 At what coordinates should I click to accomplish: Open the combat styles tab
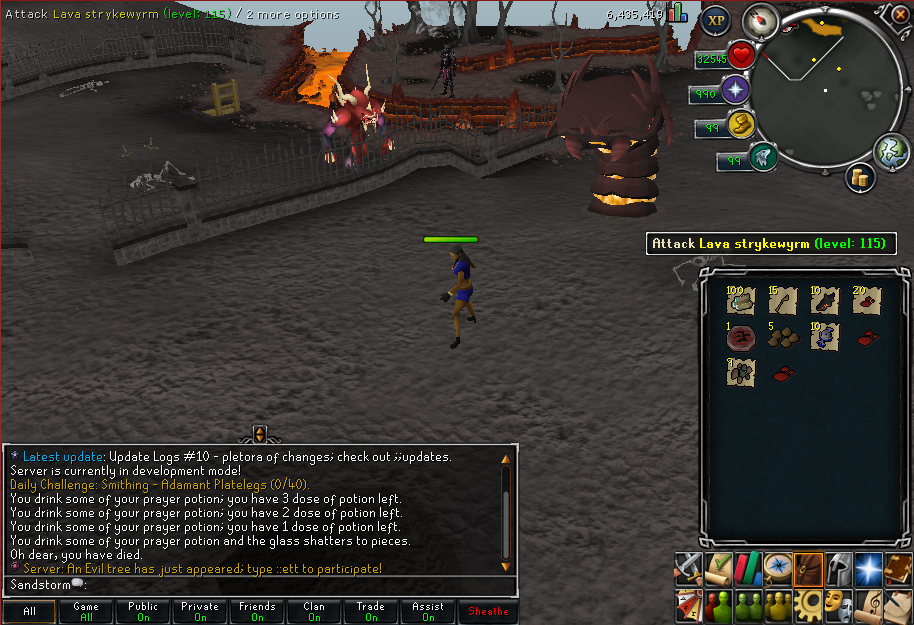(x=688, y=568)
